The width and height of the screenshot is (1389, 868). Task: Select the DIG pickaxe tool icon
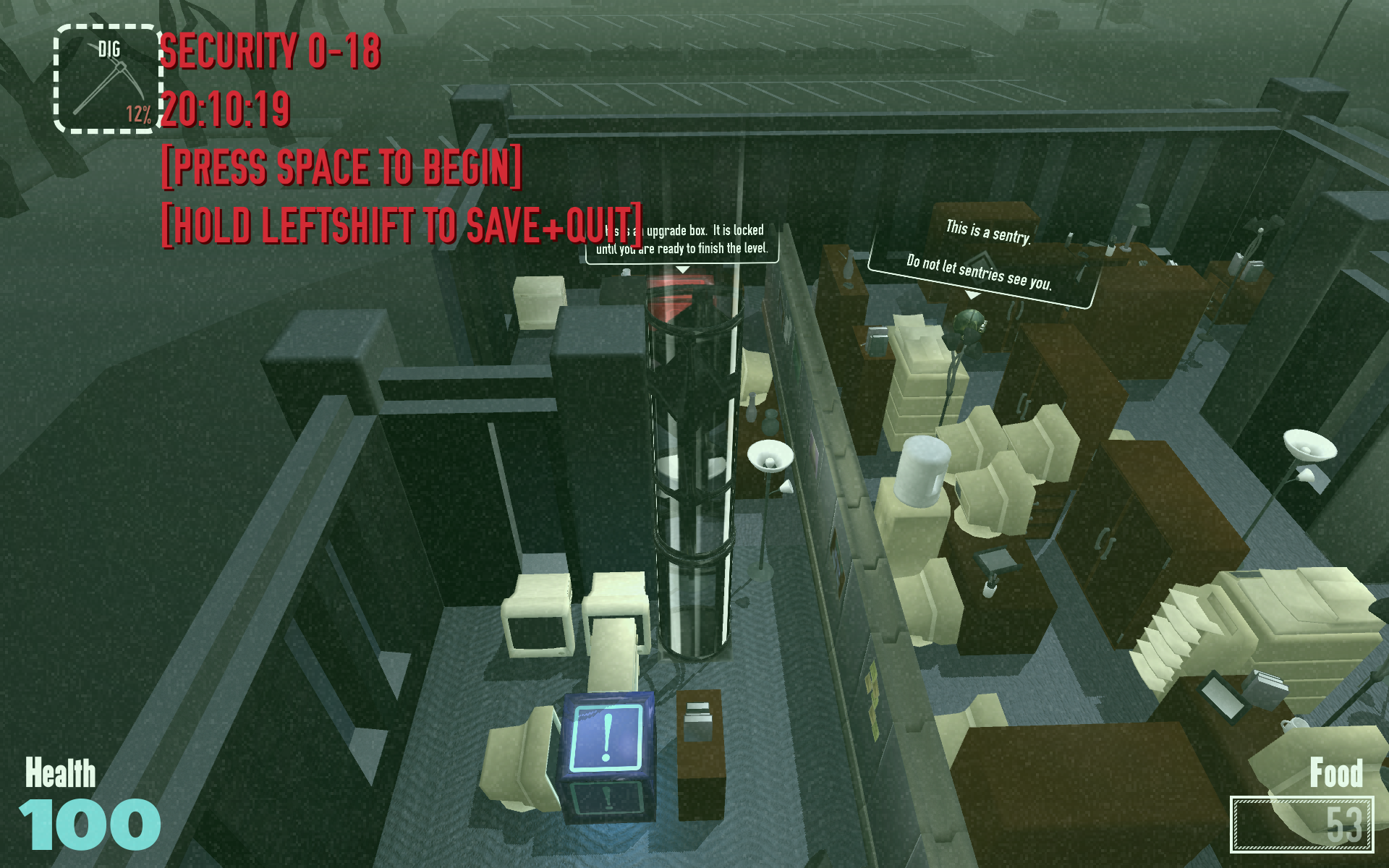pyautogui.click(x=107, y=80)
